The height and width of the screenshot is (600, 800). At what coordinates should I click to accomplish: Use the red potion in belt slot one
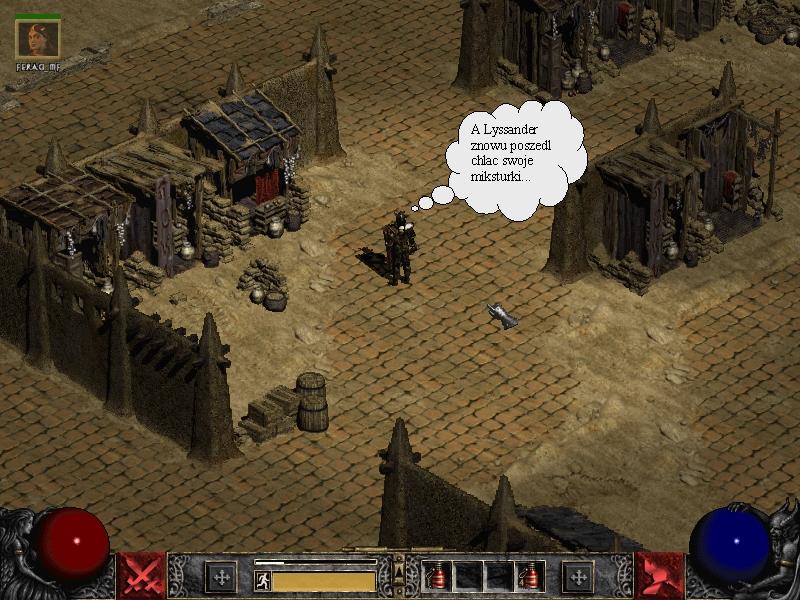[x=437, y=576]
